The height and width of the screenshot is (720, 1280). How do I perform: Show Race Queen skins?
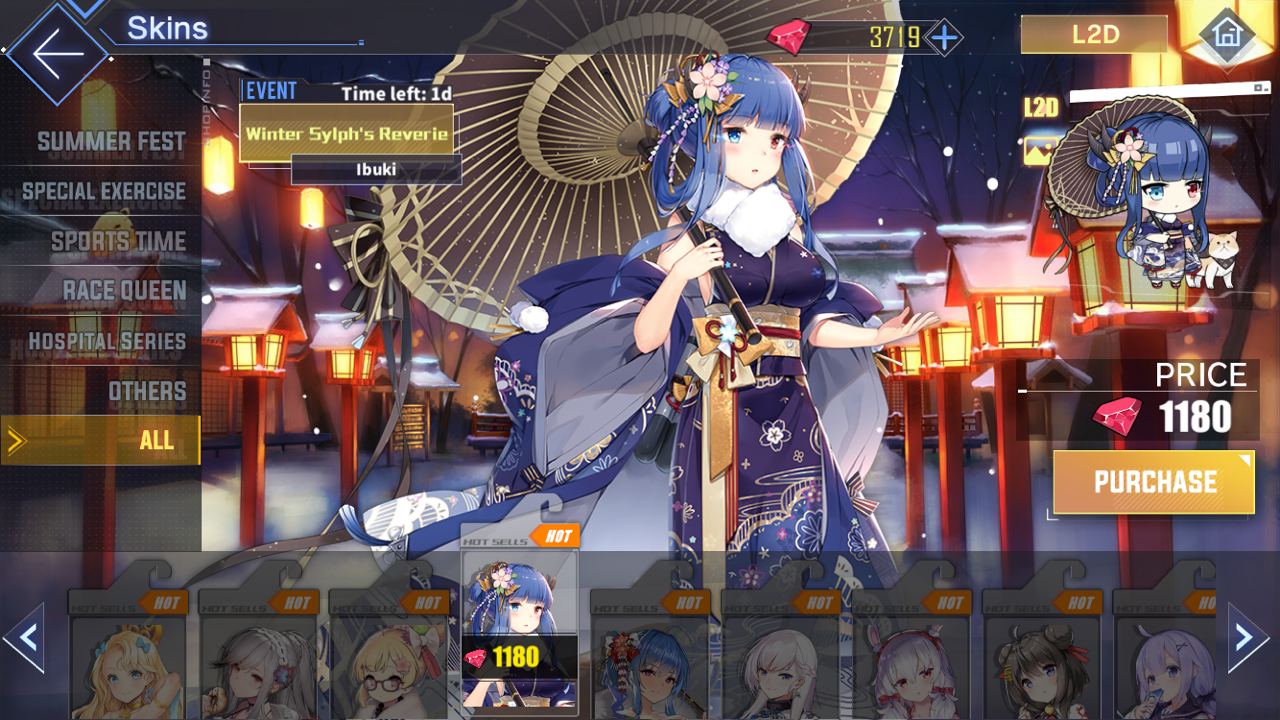point(124,291)
